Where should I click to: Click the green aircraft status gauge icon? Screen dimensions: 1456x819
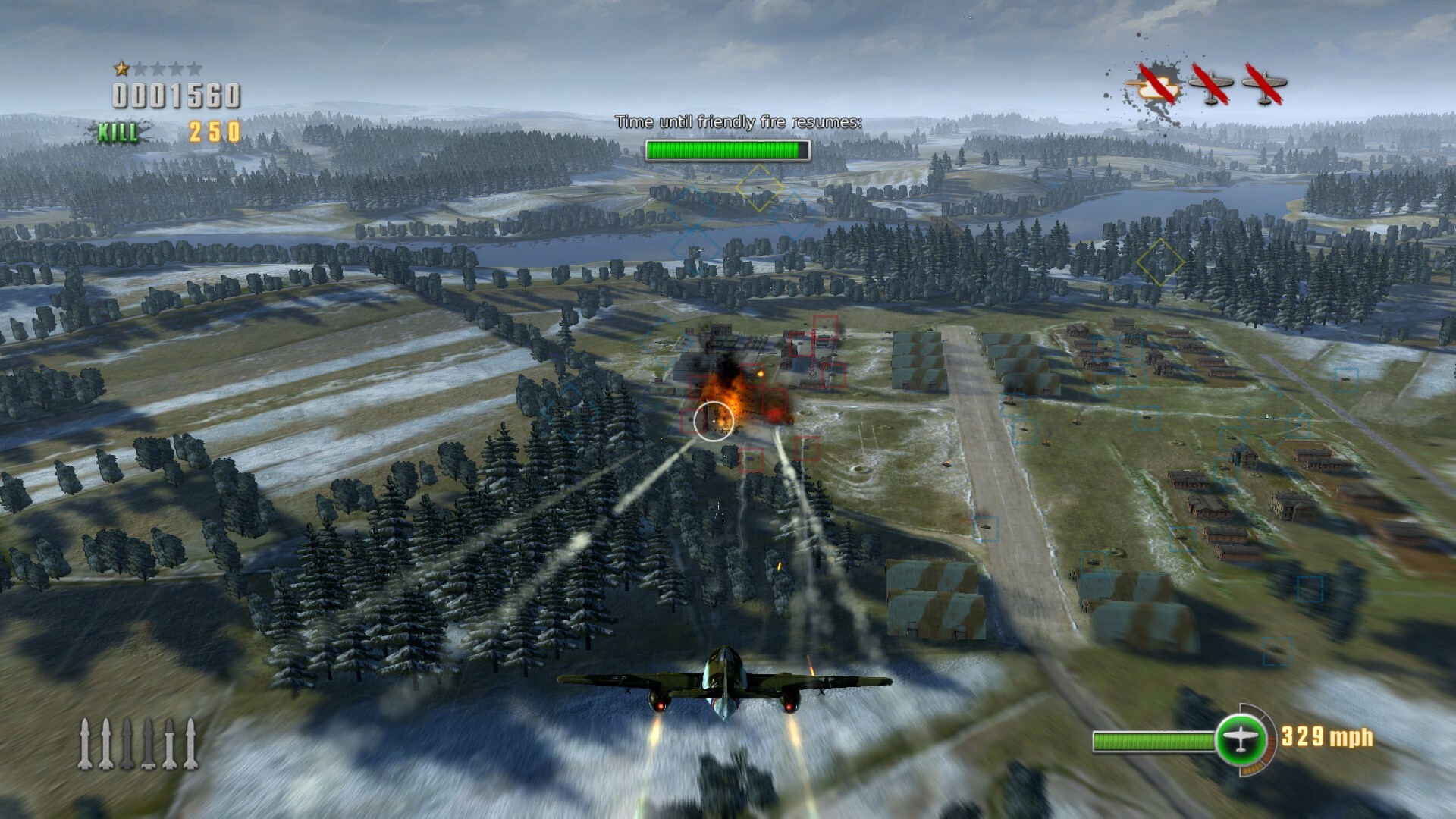pyautogui.click(x=1241, y=738)
